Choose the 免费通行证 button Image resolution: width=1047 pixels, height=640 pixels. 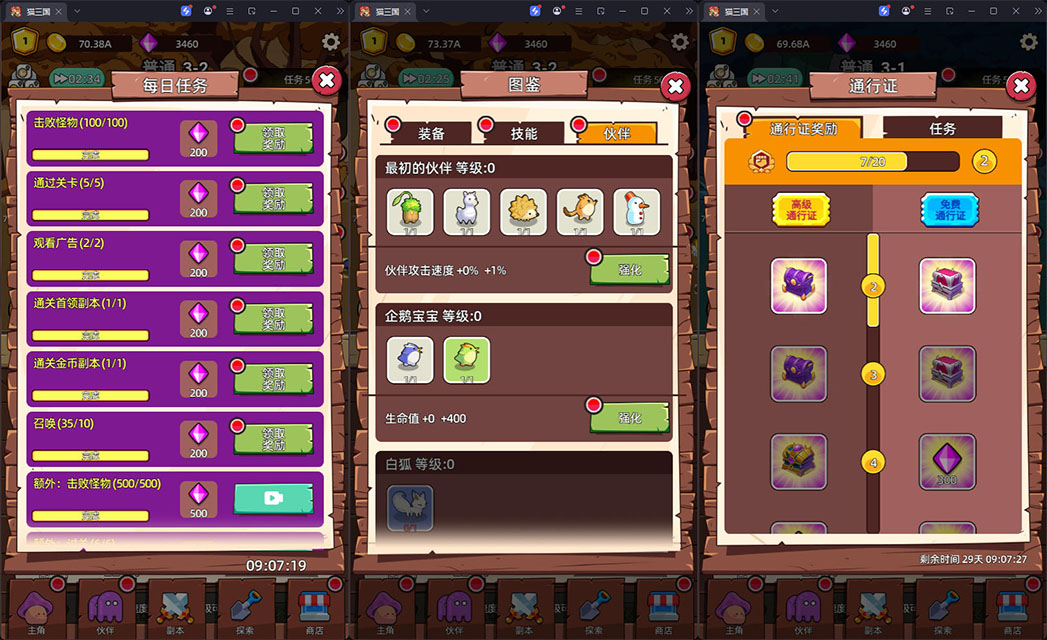pos(949,209)
